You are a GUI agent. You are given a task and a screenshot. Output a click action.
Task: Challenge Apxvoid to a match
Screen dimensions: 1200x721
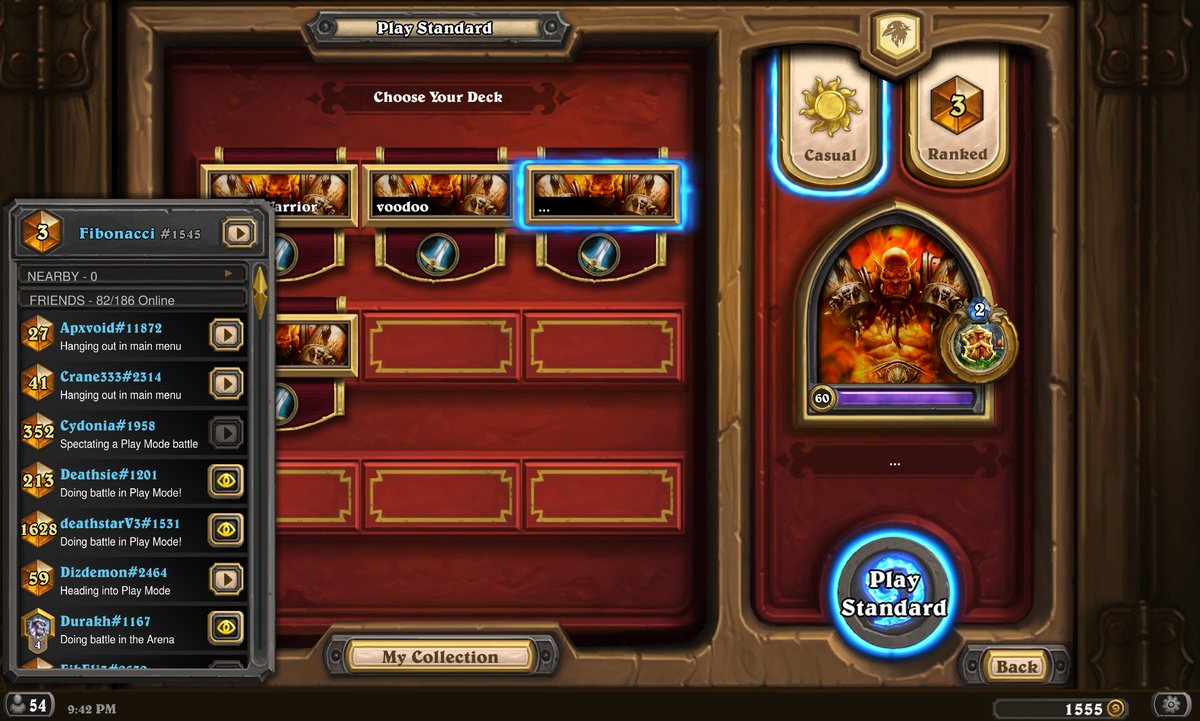coord(226,334)
